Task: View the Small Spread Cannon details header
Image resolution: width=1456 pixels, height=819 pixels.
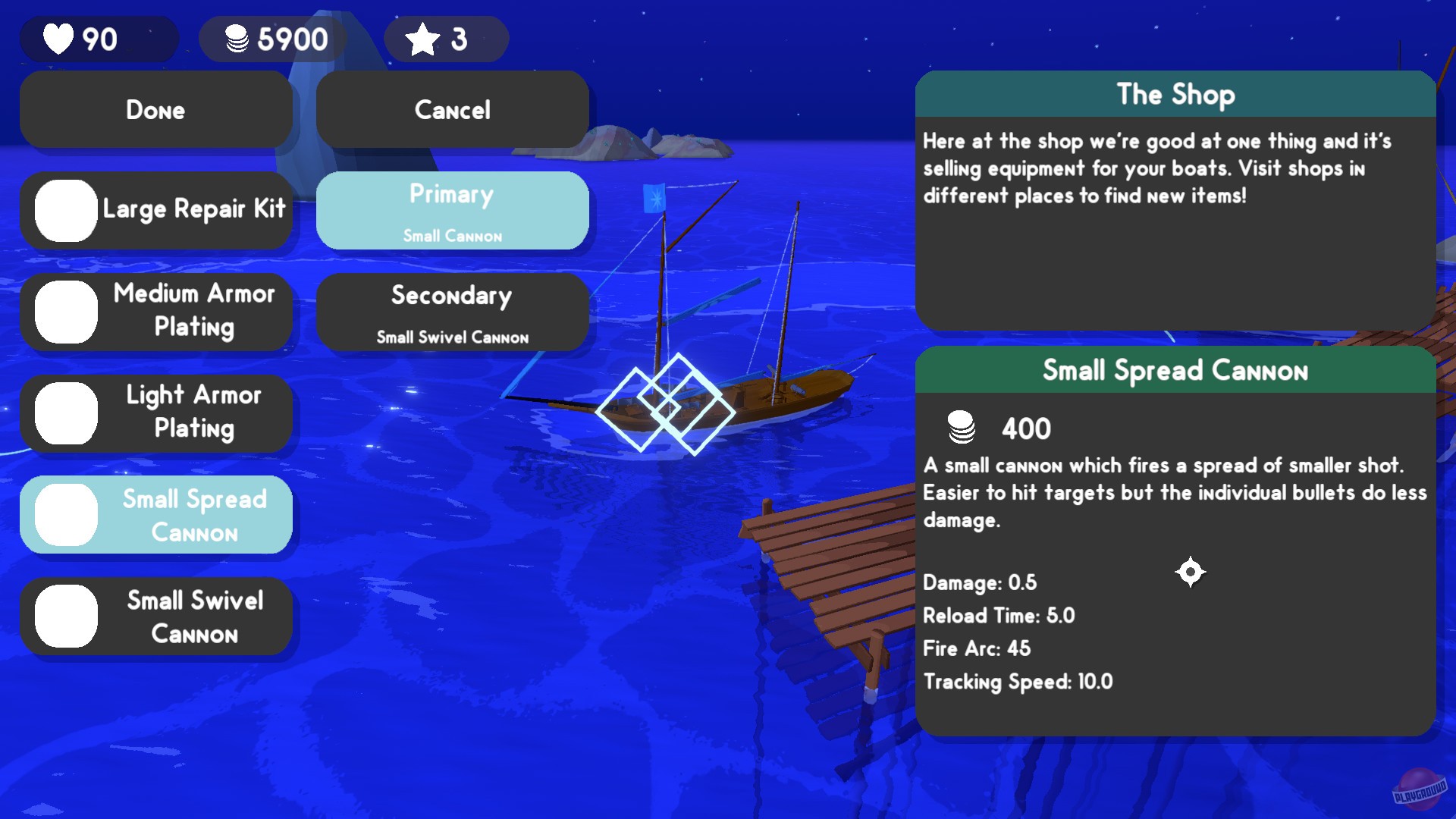Action: [x=1175, y=370]
